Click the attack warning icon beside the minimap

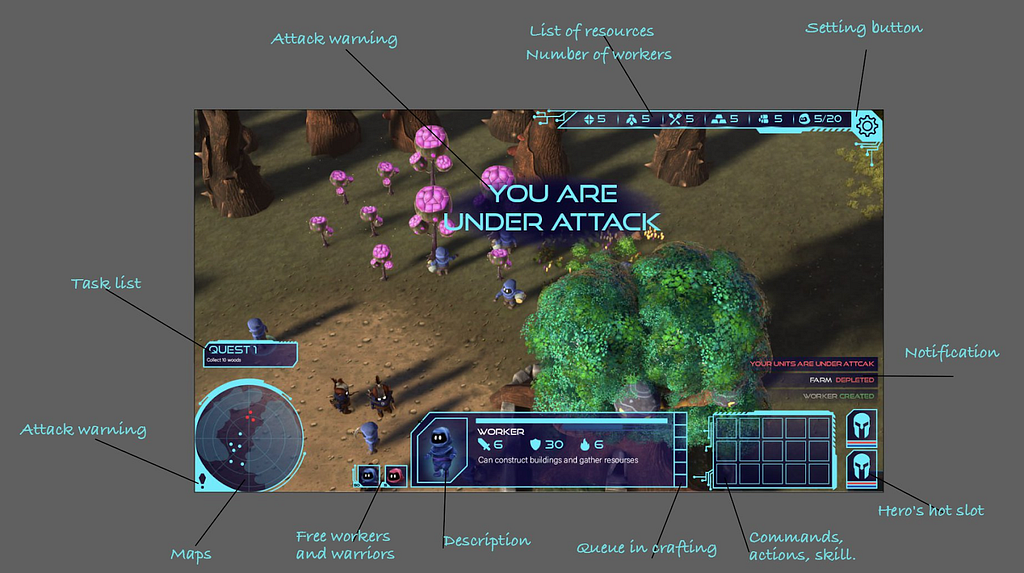pos(203,480)
